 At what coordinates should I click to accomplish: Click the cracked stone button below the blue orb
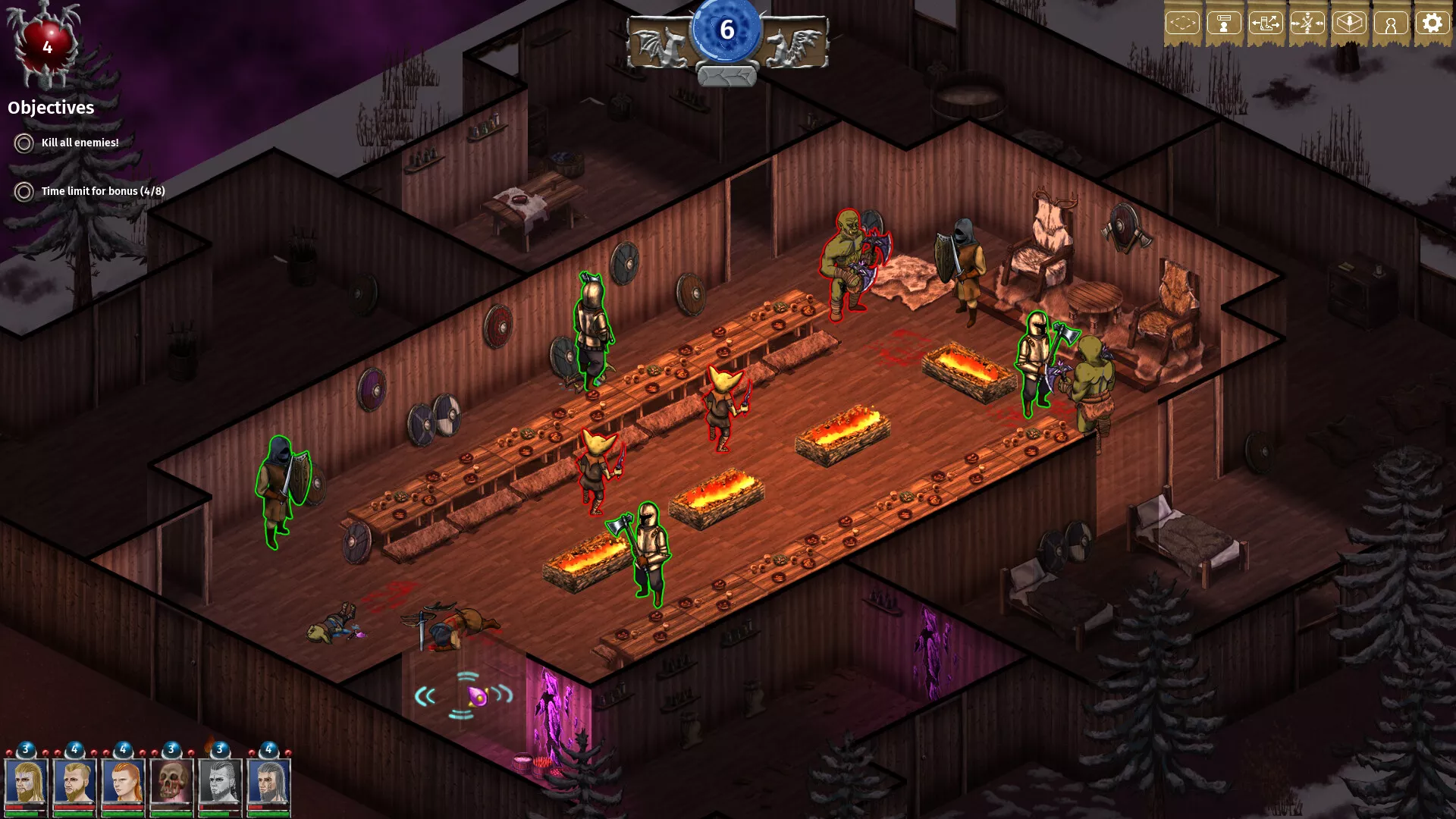click(726, 76)
